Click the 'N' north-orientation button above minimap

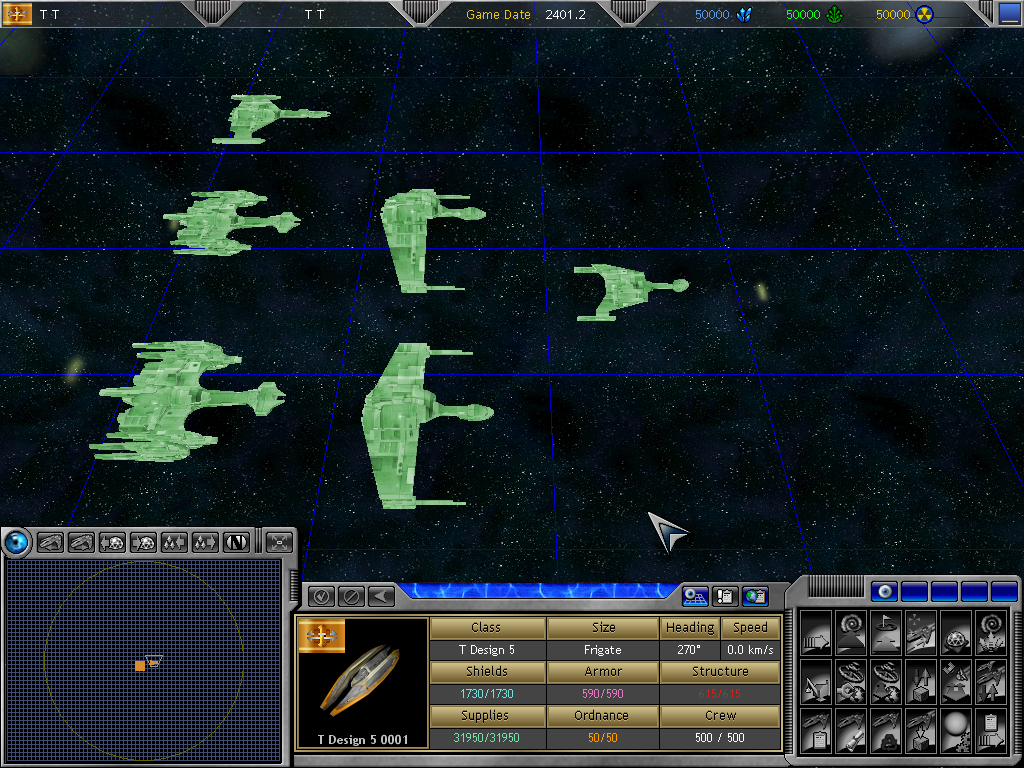click(237, 542)
